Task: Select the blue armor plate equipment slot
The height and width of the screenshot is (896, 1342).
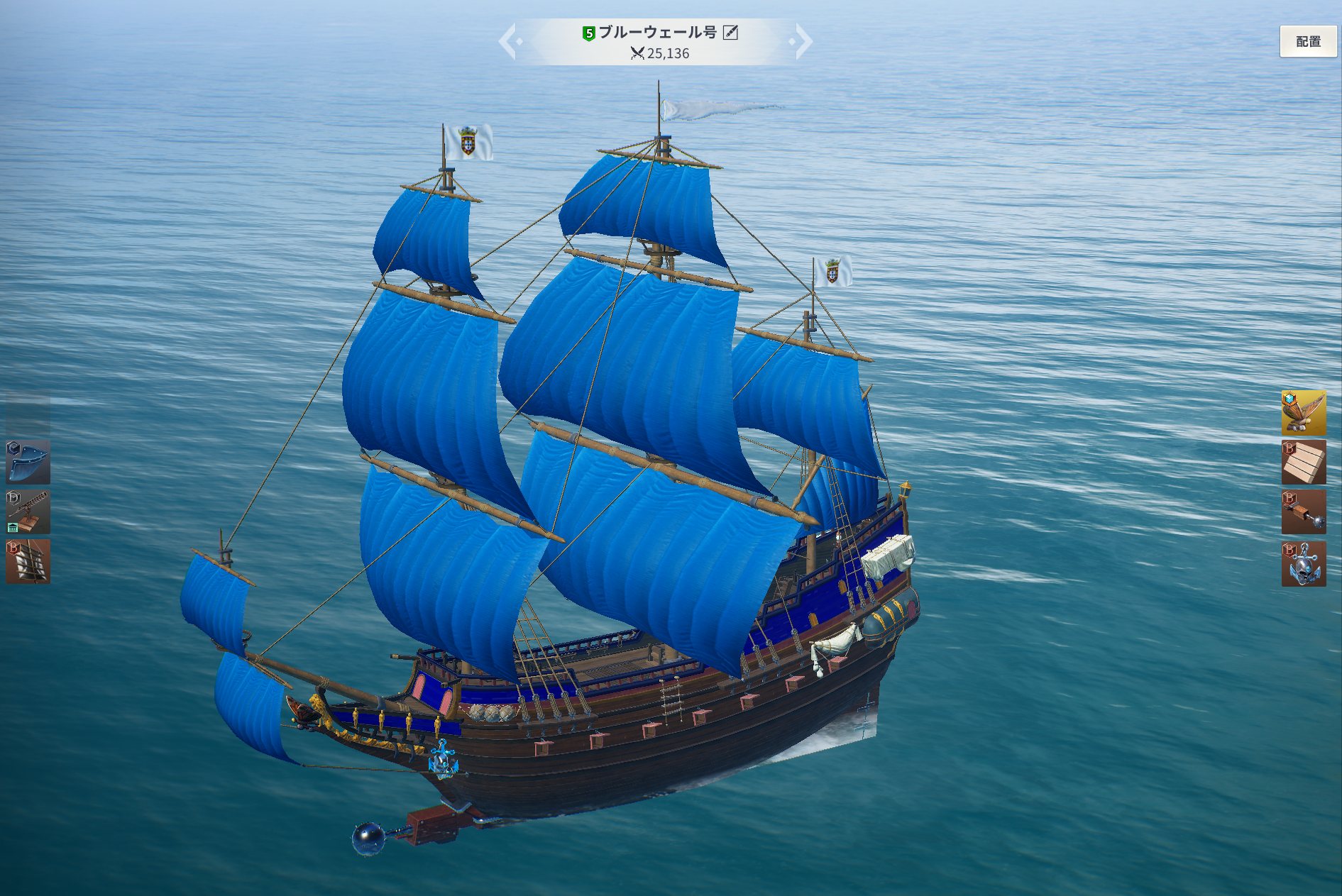Action: 28,462
